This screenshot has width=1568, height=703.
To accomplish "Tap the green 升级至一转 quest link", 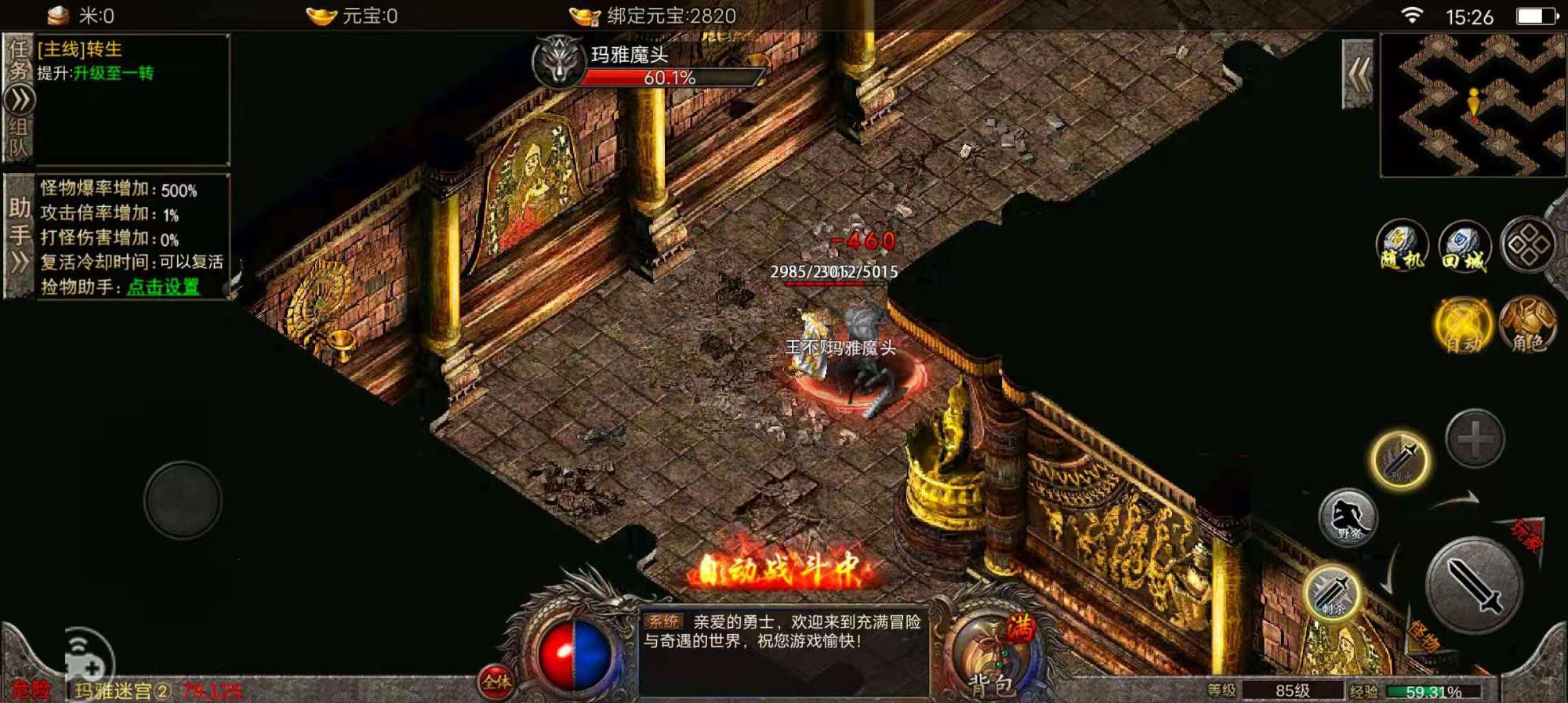I will click(115, 74).
